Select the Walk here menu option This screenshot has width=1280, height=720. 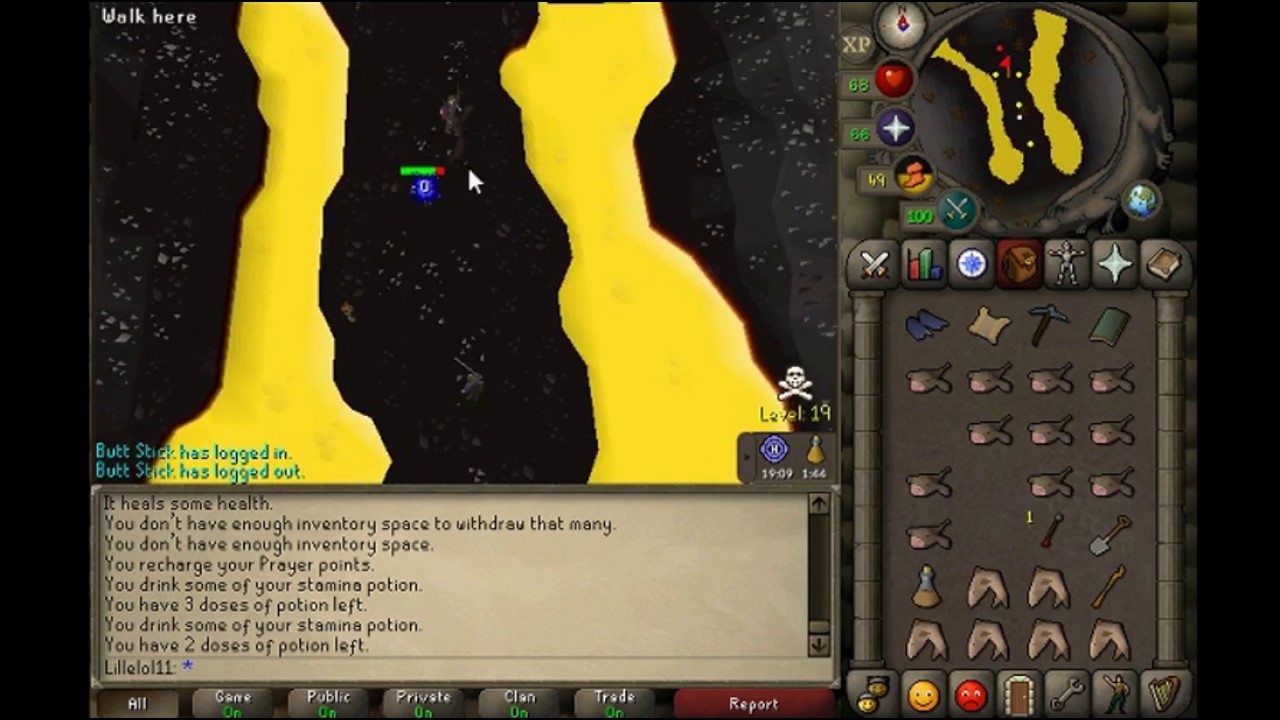point(150,16)
